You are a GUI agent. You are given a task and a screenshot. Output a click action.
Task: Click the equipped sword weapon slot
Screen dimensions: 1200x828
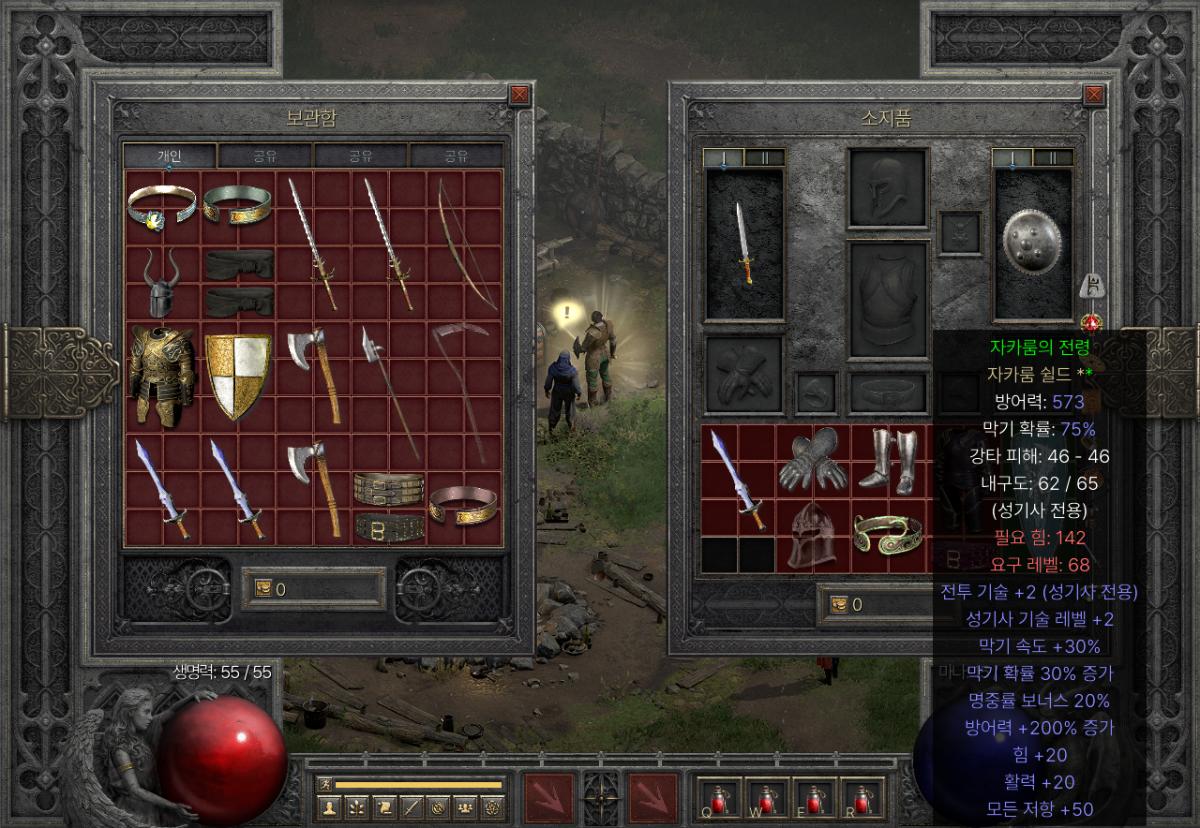744,244
